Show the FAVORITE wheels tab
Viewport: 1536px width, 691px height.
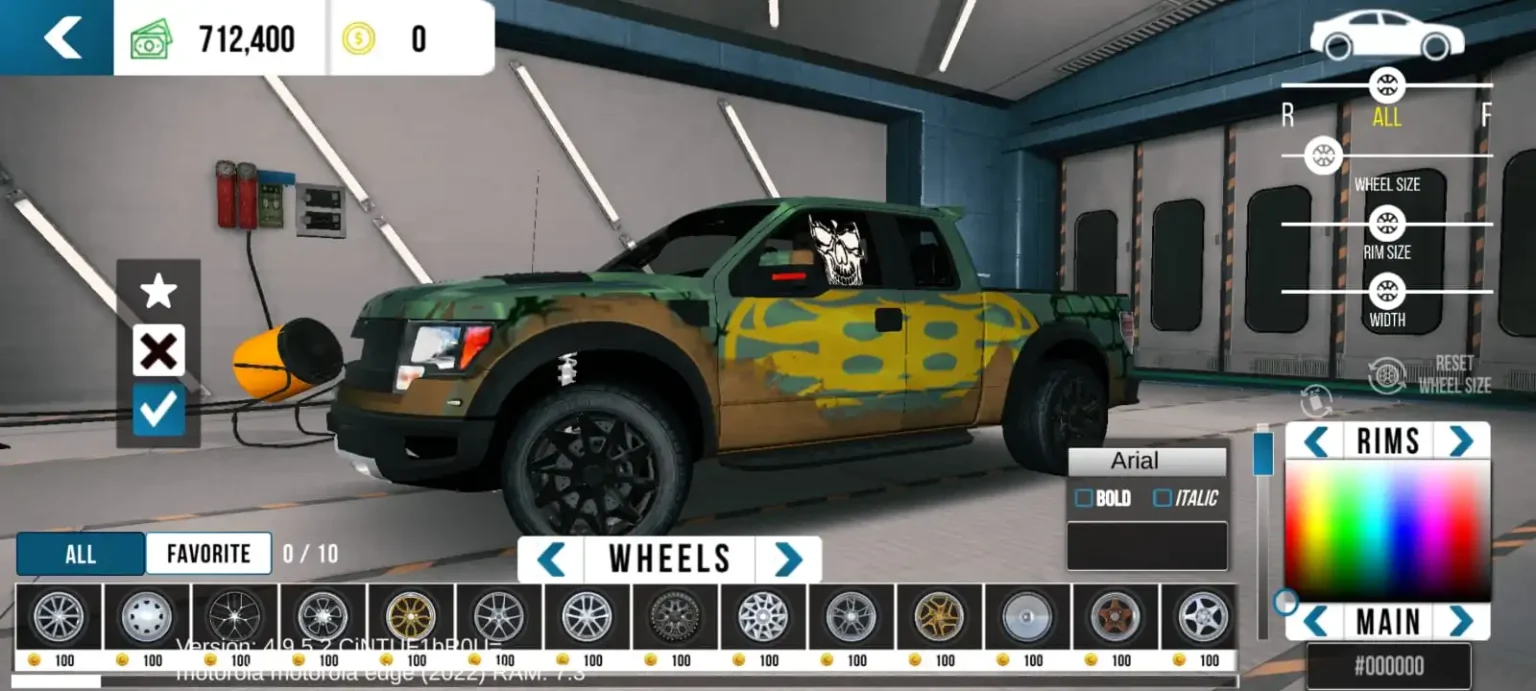[x=209, y=554]
